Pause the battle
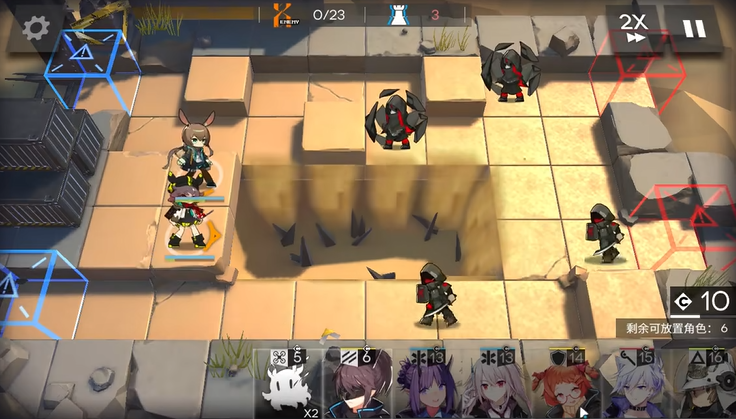The image size is (736, 419). click(x=693, y=28)
